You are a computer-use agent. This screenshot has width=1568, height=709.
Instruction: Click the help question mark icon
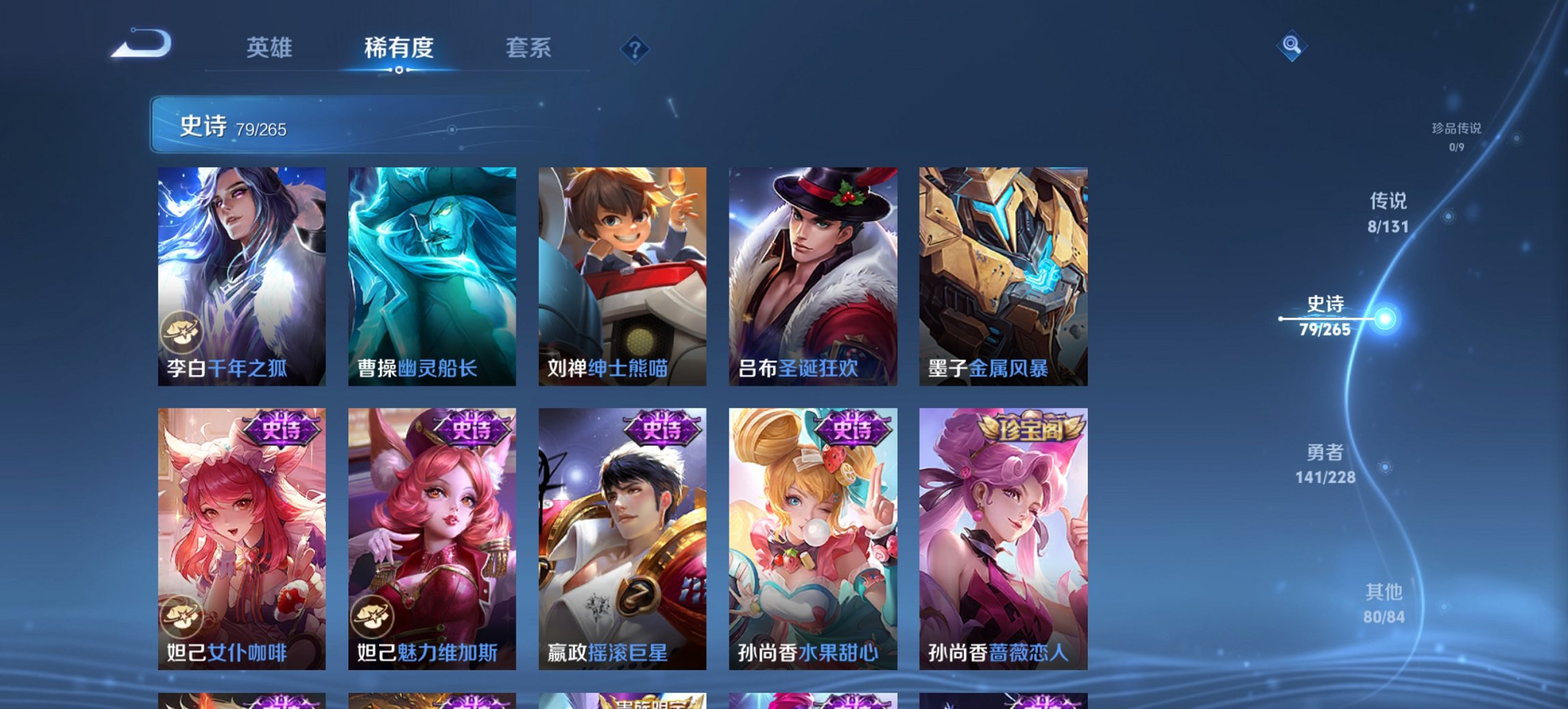click(x=636, y=50)
